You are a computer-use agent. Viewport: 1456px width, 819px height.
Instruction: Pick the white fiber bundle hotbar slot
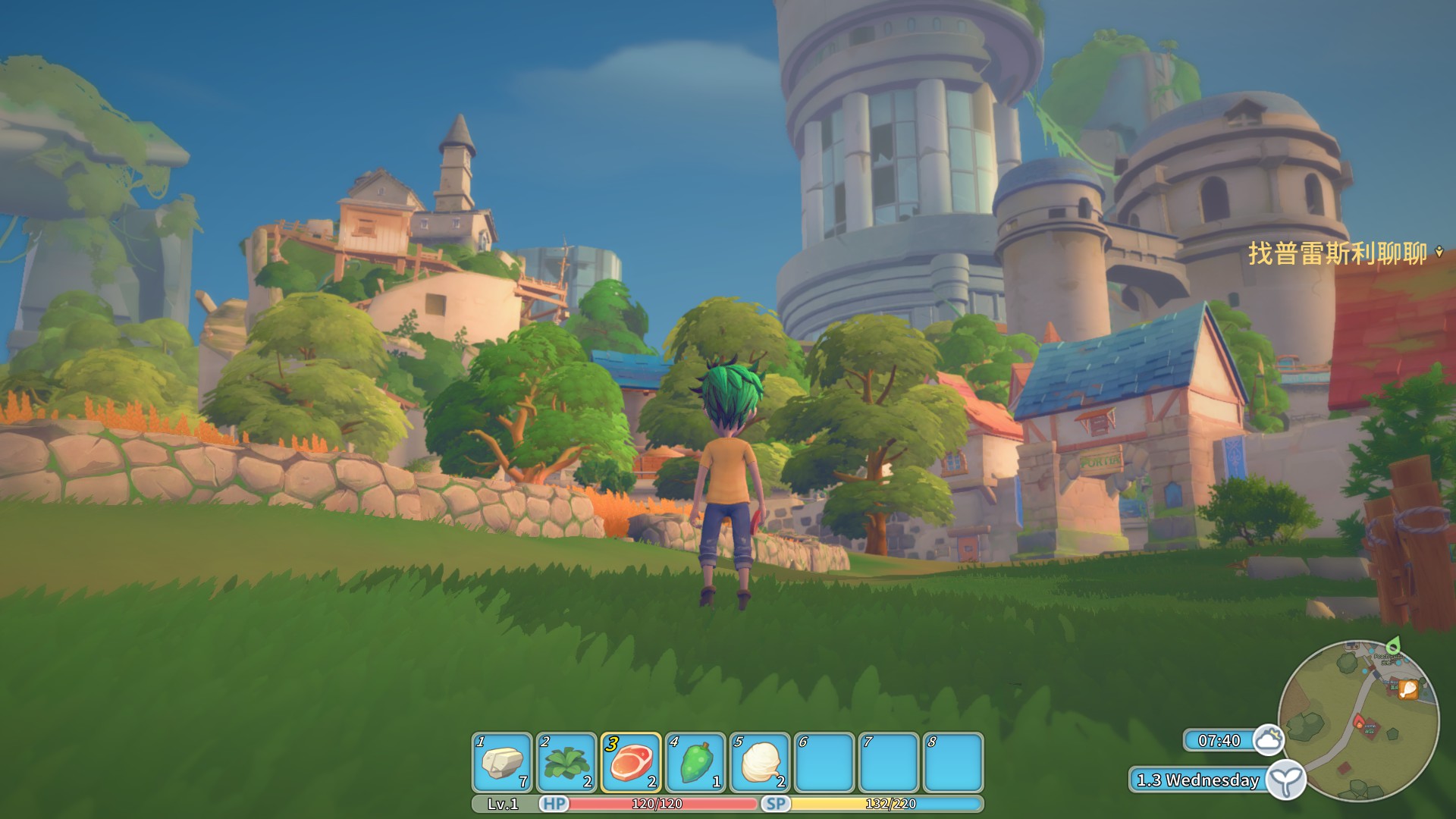pyautogui.click(x=760, y=761)
